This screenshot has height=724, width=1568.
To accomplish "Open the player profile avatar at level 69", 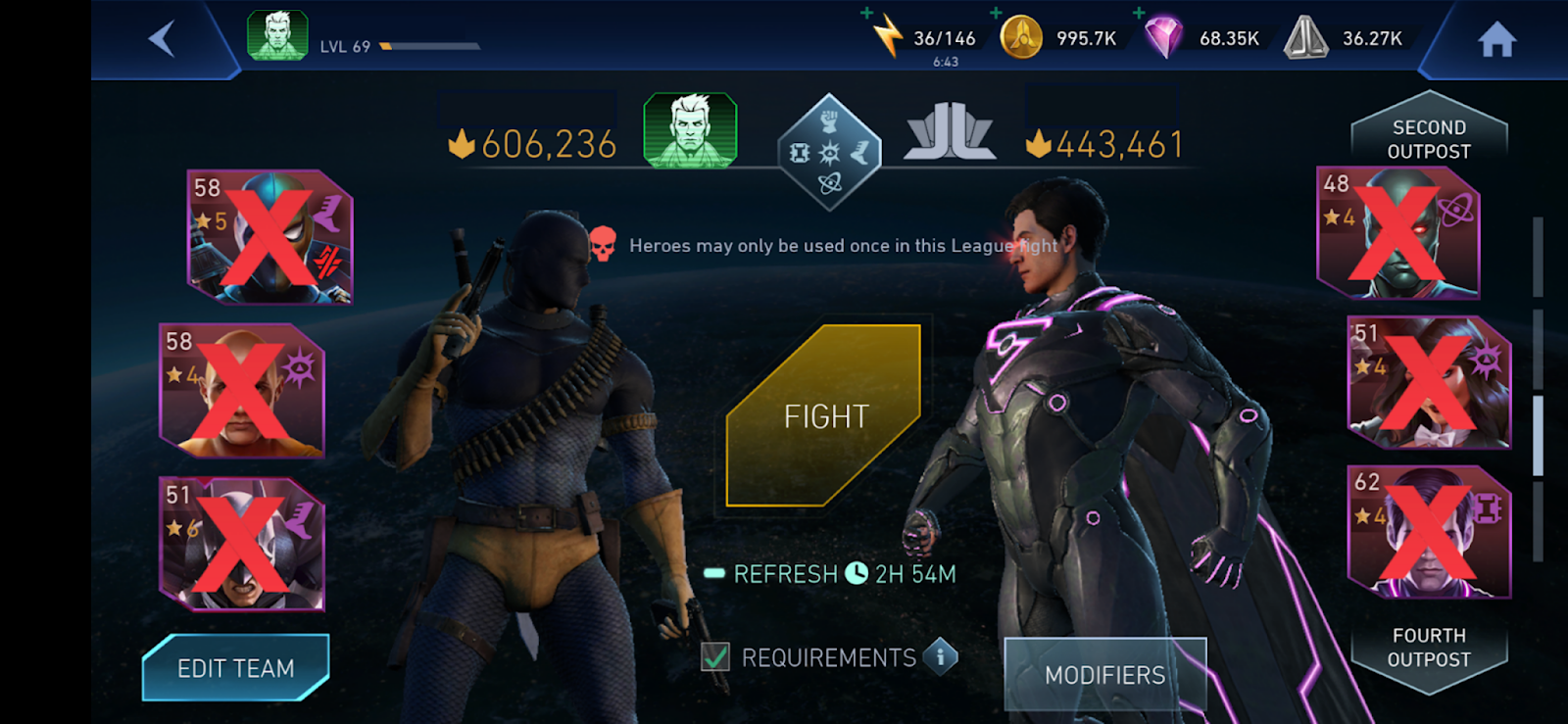I will 277,36.
